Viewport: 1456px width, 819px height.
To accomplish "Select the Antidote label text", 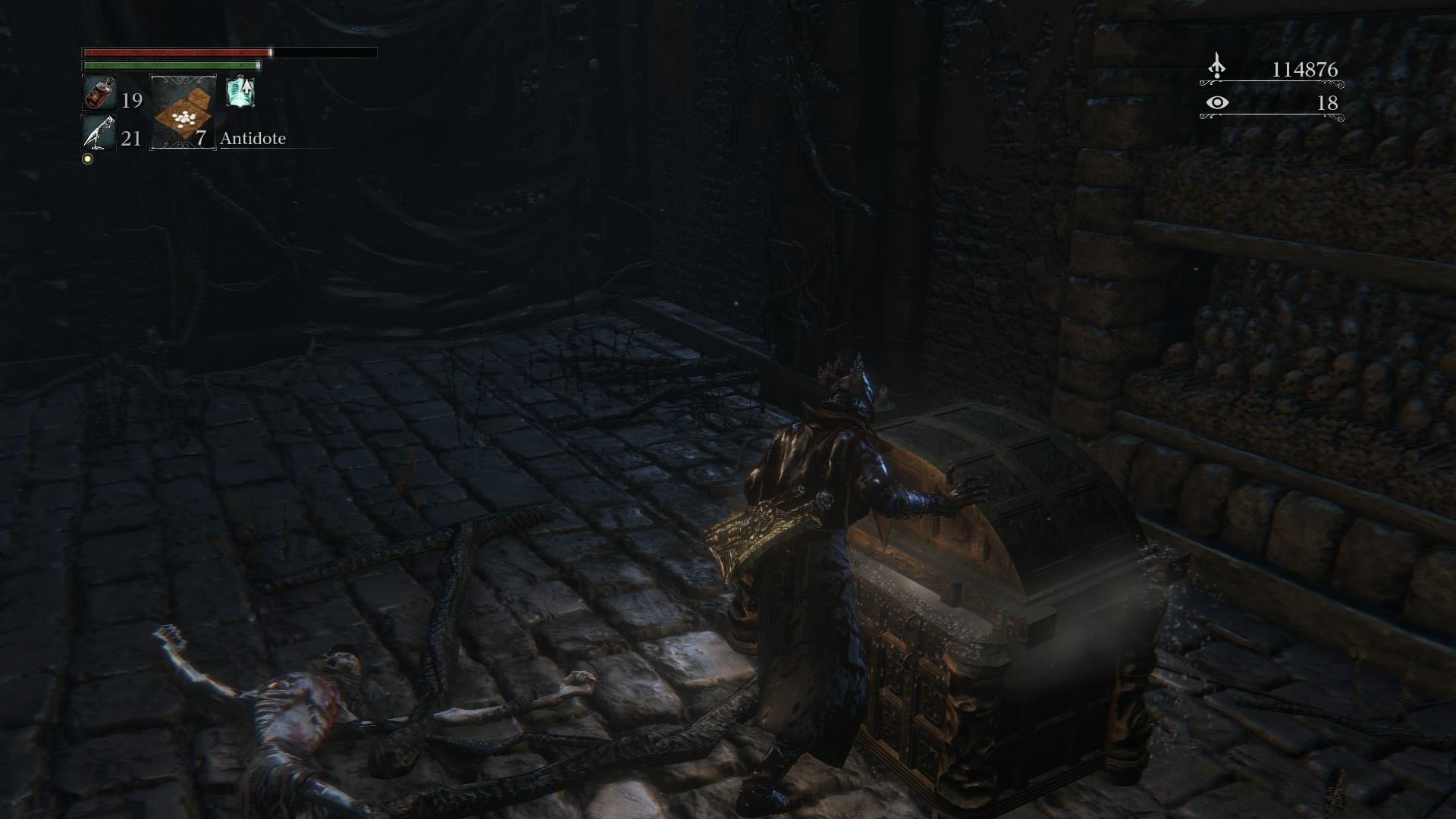I will pos(253,139).
